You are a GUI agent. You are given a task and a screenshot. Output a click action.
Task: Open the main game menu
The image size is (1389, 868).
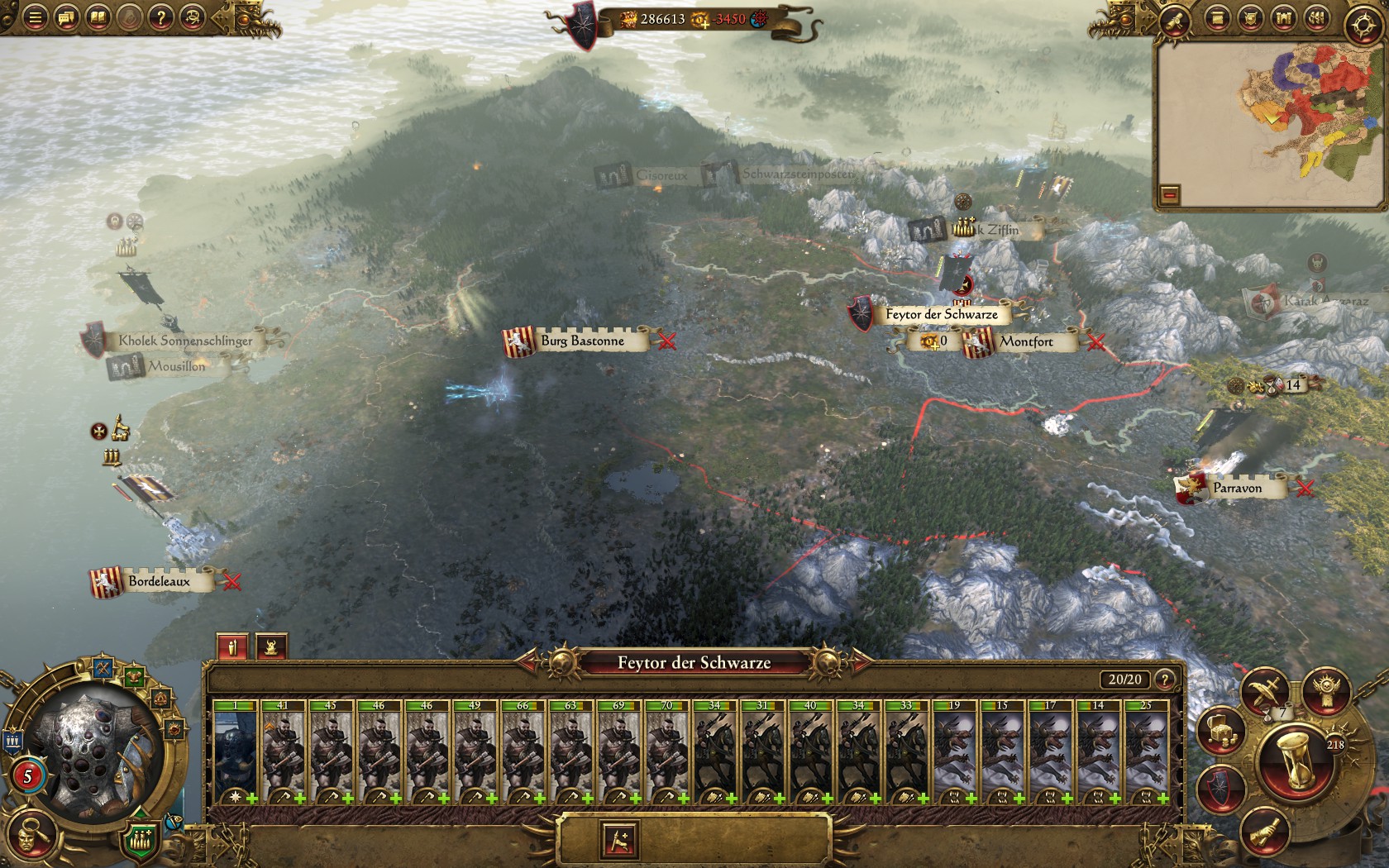pos(34,17)
